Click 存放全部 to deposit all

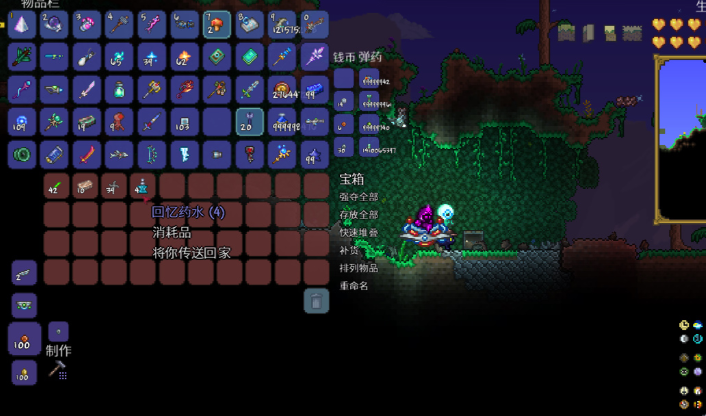pos(359,215)
